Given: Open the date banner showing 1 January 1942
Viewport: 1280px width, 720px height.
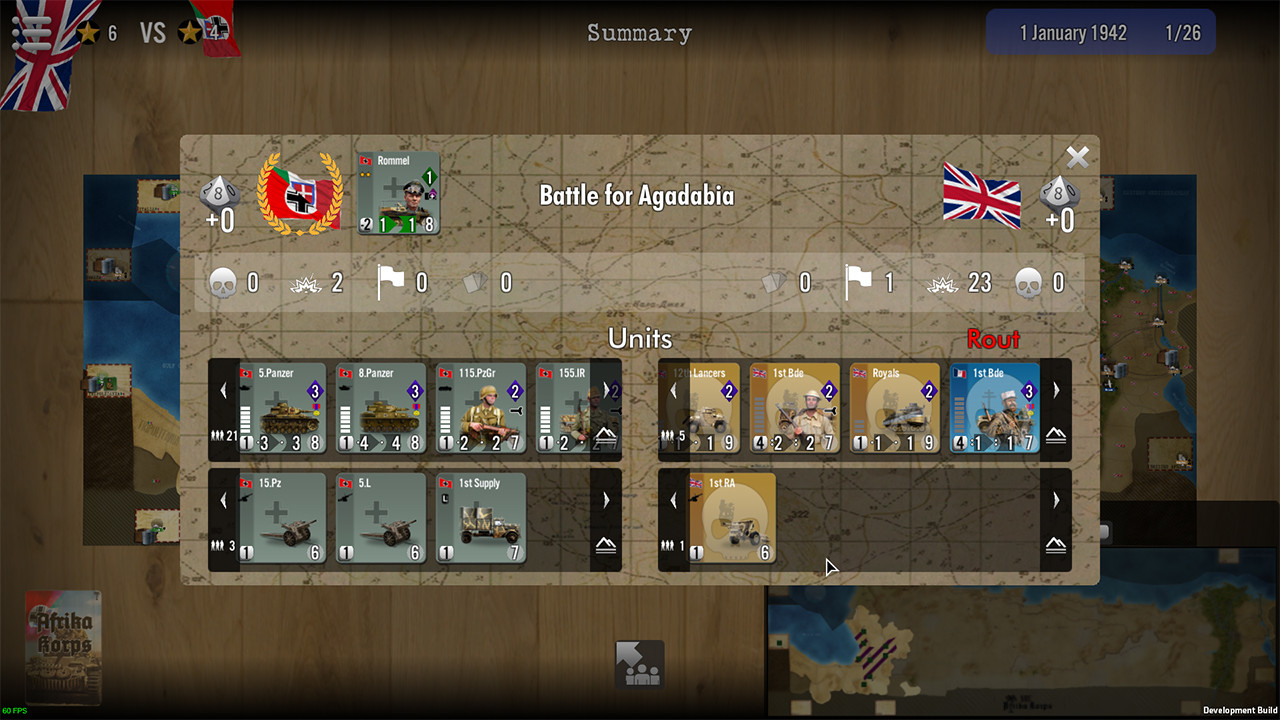Looking at the screenshot, I should 1098,32.
